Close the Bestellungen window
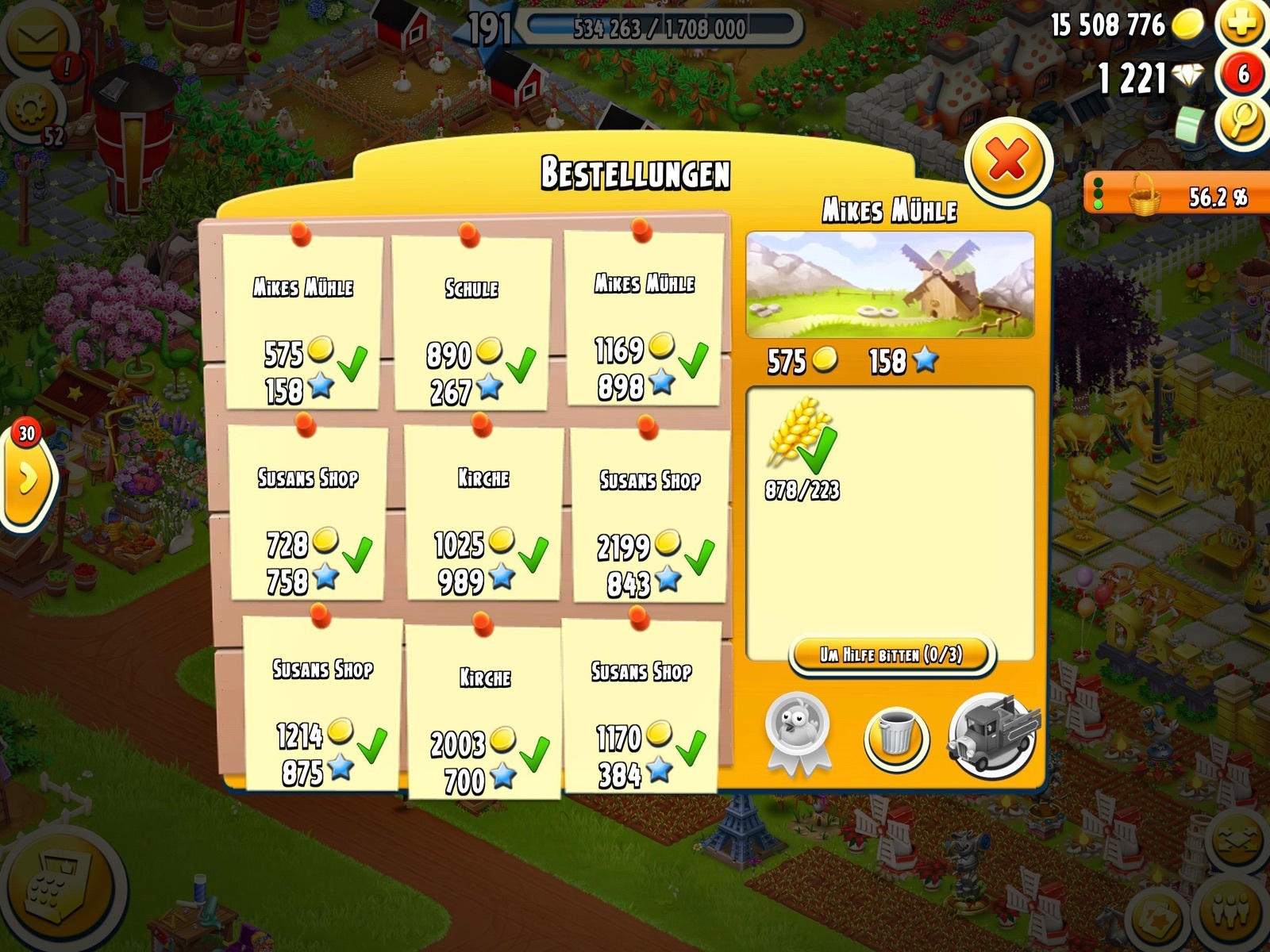Screen dimensions: 1270x952 tap(1008, 161)
